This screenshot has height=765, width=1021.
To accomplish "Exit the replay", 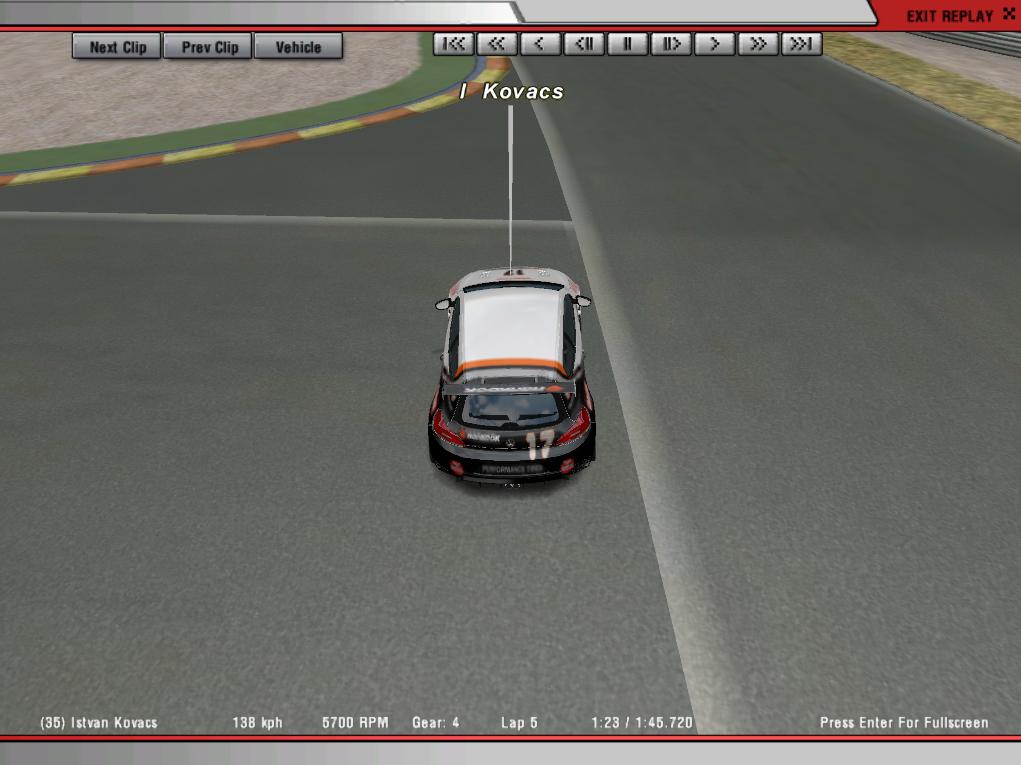I will 949,16.
